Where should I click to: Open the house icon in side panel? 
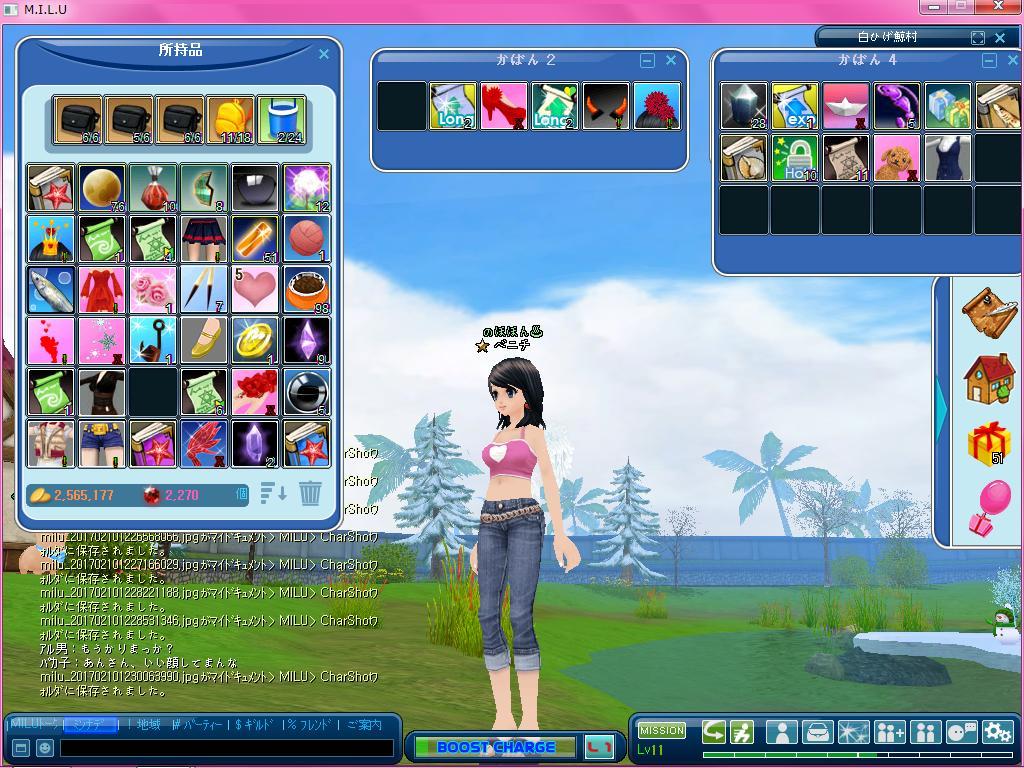[988, 380]
